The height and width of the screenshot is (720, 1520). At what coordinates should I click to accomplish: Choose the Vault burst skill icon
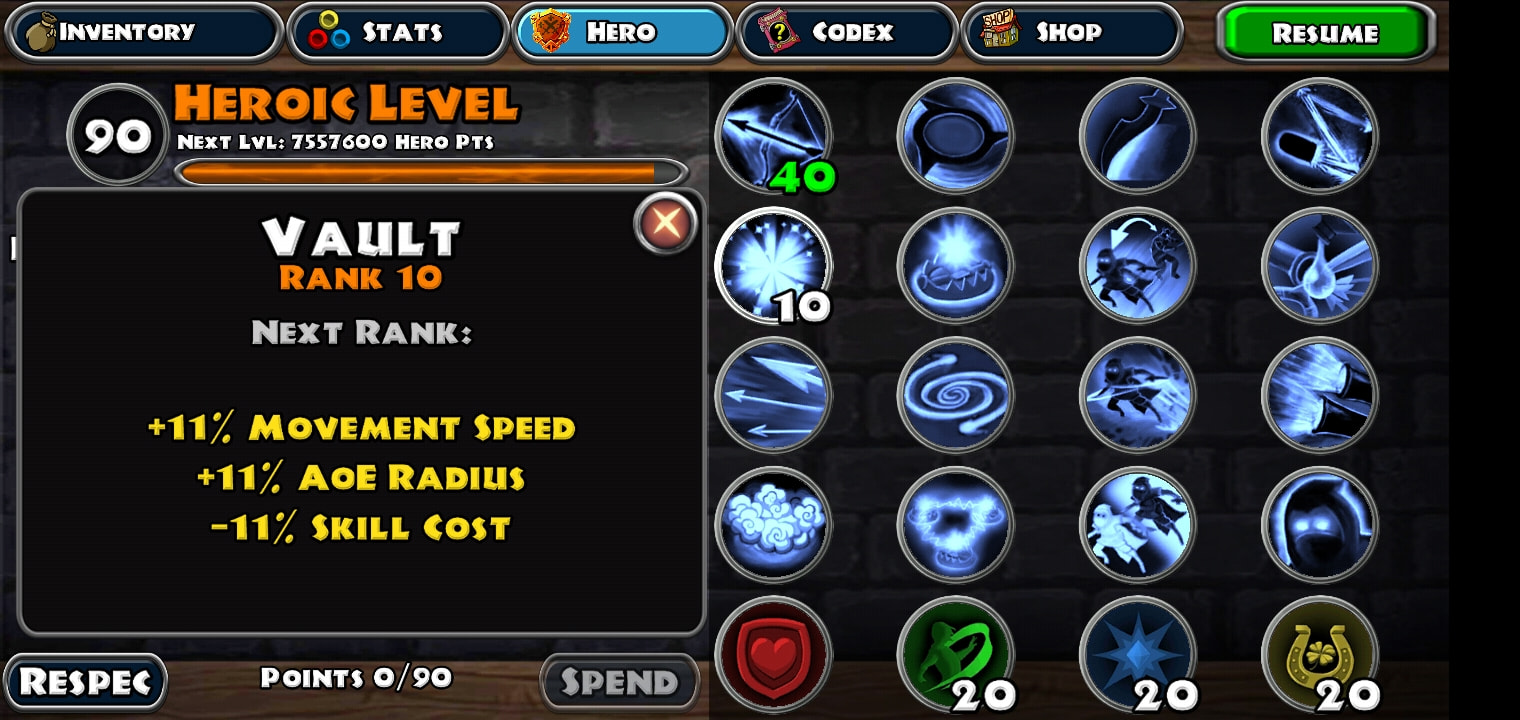coord(773,265)
